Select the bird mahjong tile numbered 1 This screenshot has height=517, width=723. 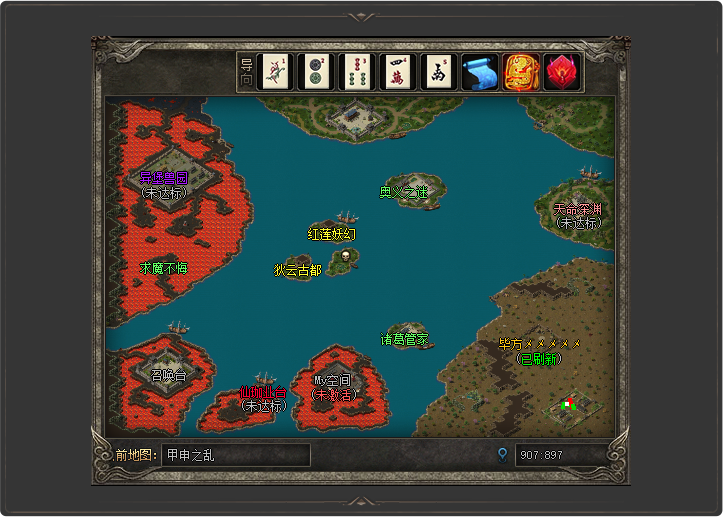[275, 72]
